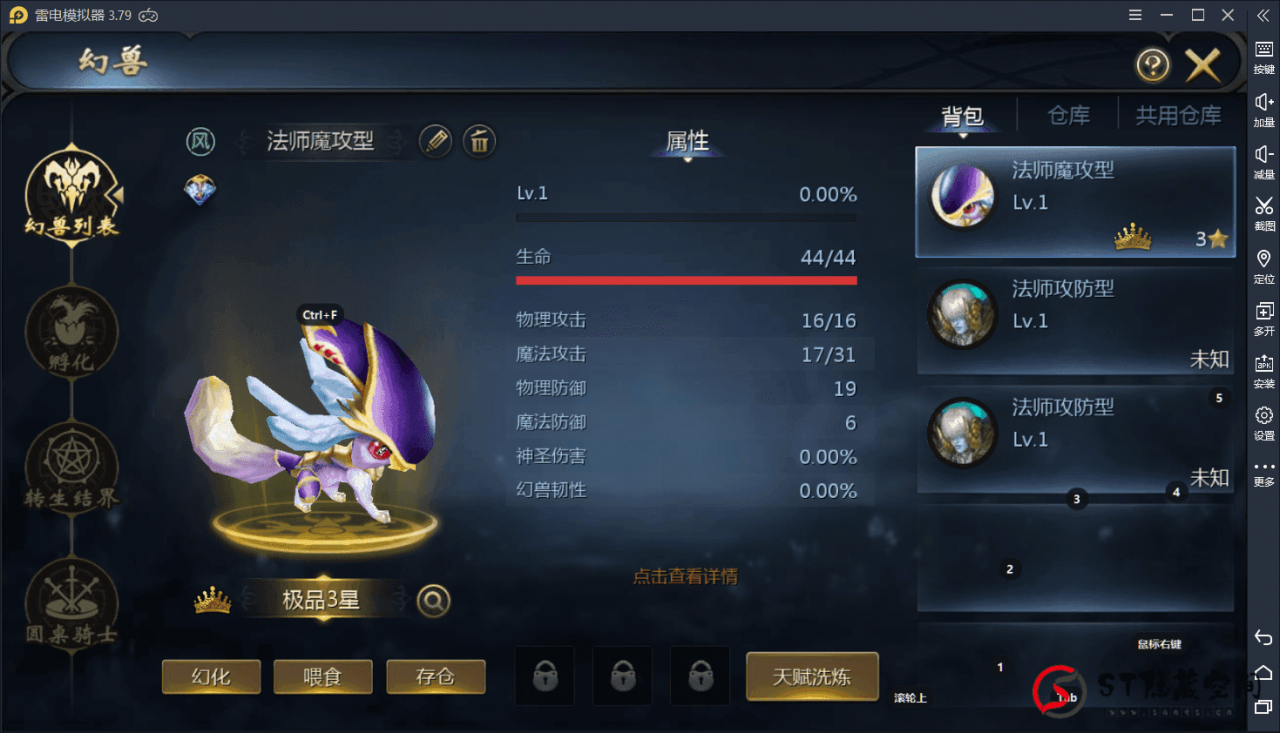Click the 风 element badge icon
Viewport: 1280px width, 733px height.
[201, 141]
